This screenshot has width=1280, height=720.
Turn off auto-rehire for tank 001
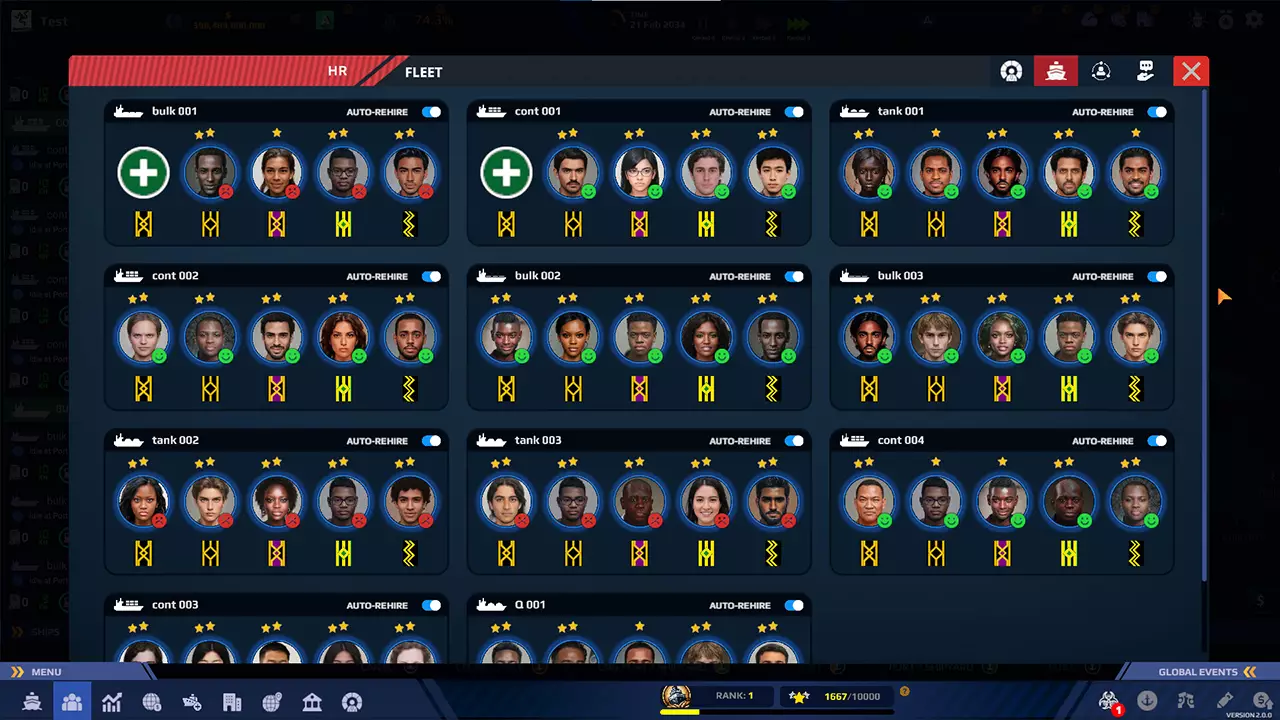[1157, 112]
